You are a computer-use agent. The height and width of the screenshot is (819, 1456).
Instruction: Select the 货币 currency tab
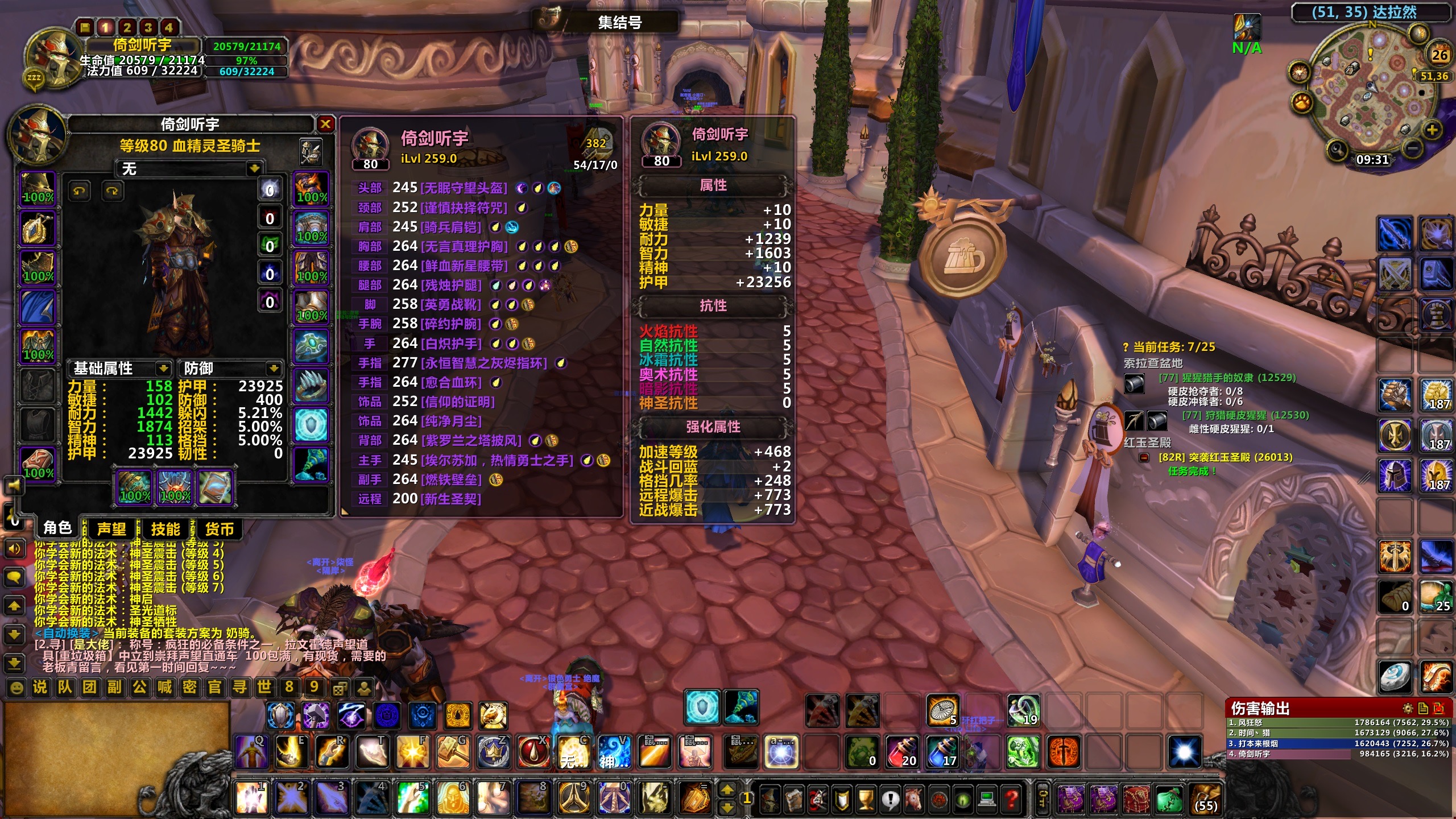click(x=220, y=529)
